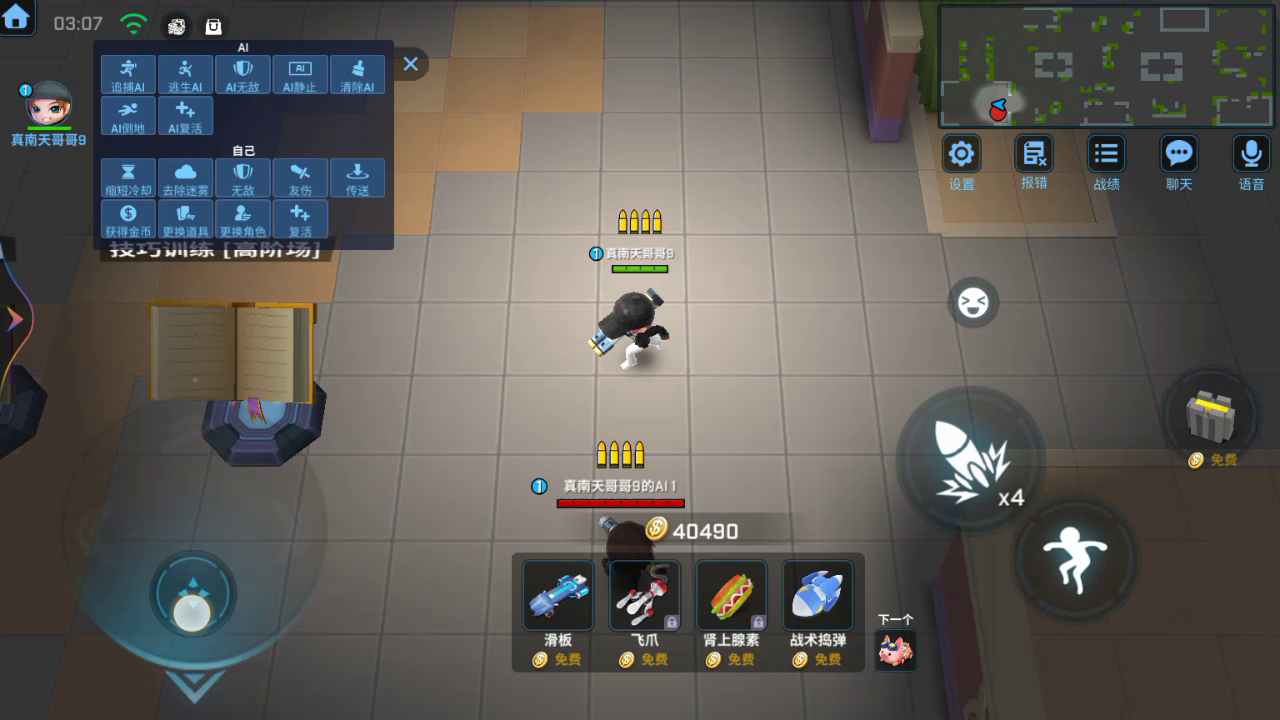Remove fog with 去除迷雾 button
Image resolution: width=1280 pixels, height=720 pixels.
[185, 177]
